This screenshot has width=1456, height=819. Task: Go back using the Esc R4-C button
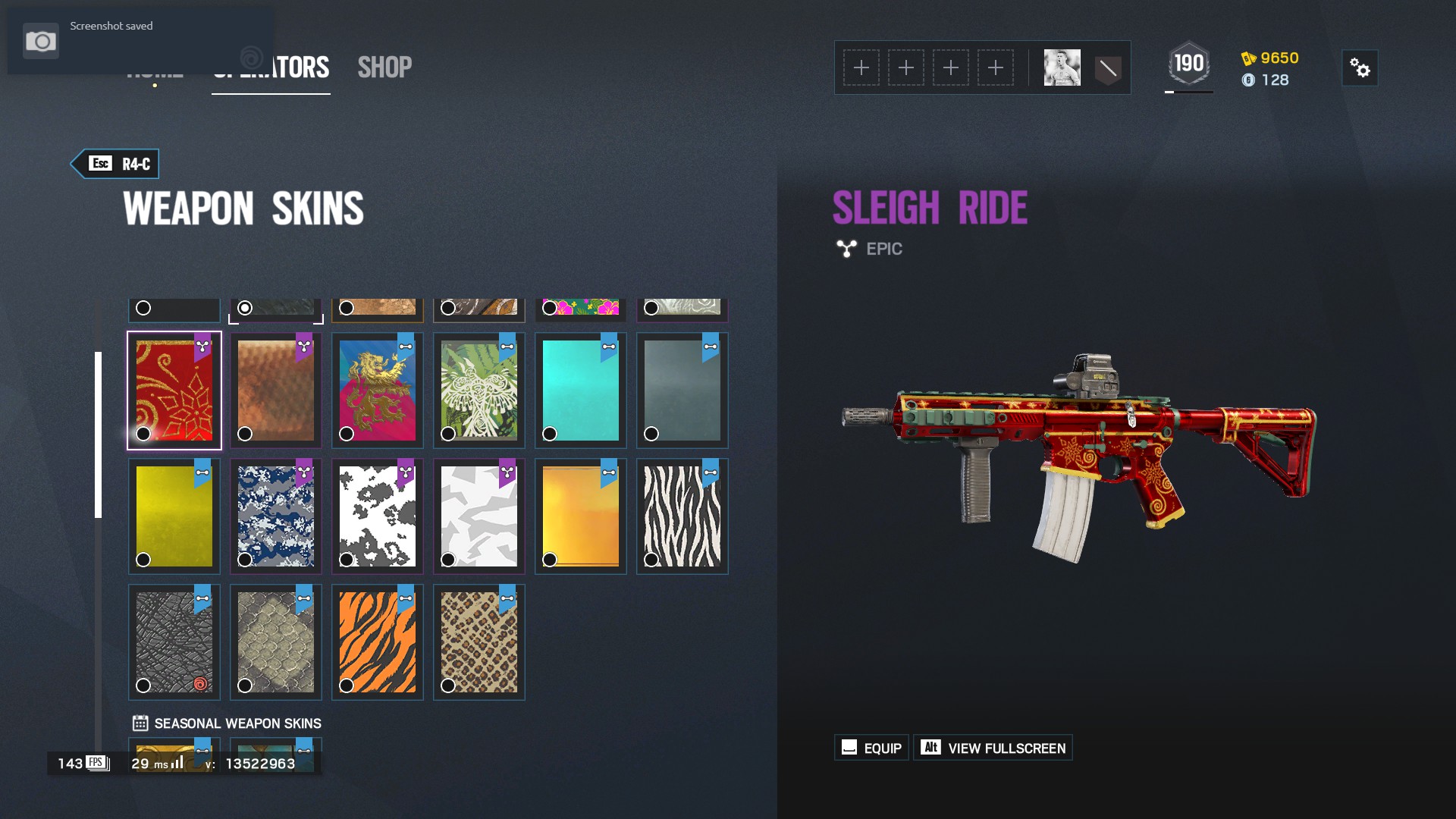(x=115, y=162)
